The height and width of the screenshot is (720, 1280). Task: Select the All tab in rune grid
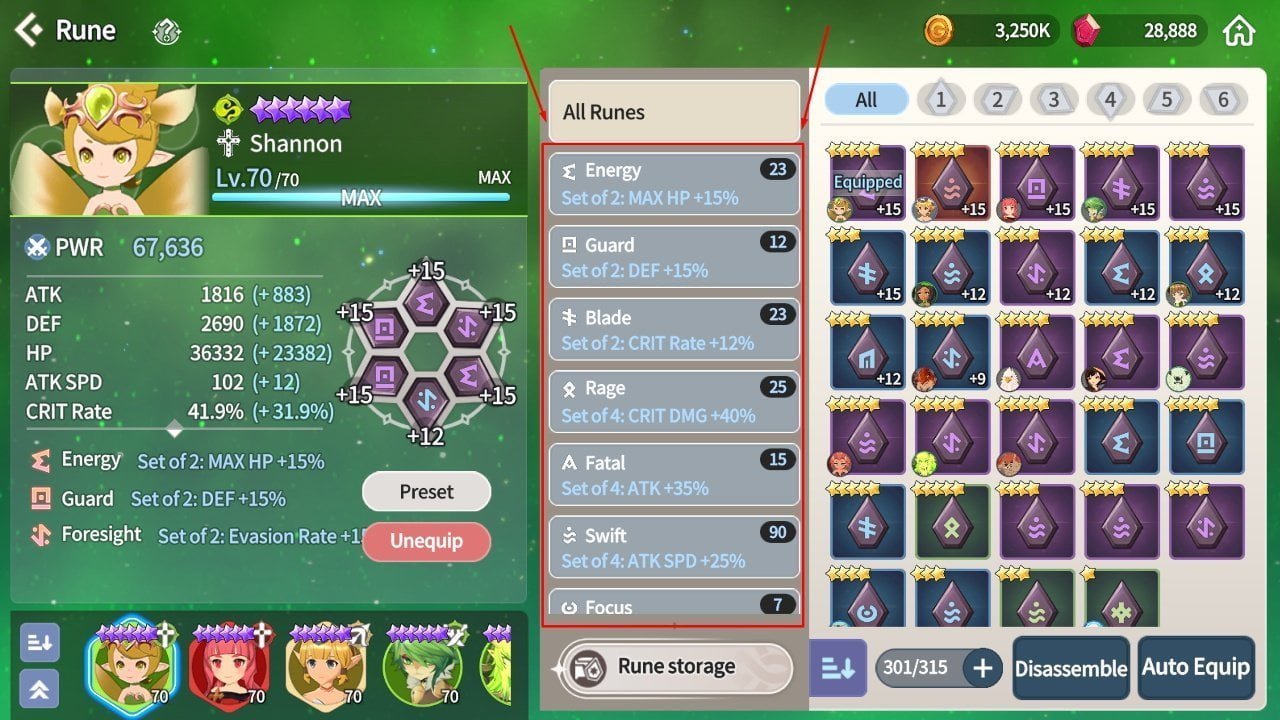point(865,99)
